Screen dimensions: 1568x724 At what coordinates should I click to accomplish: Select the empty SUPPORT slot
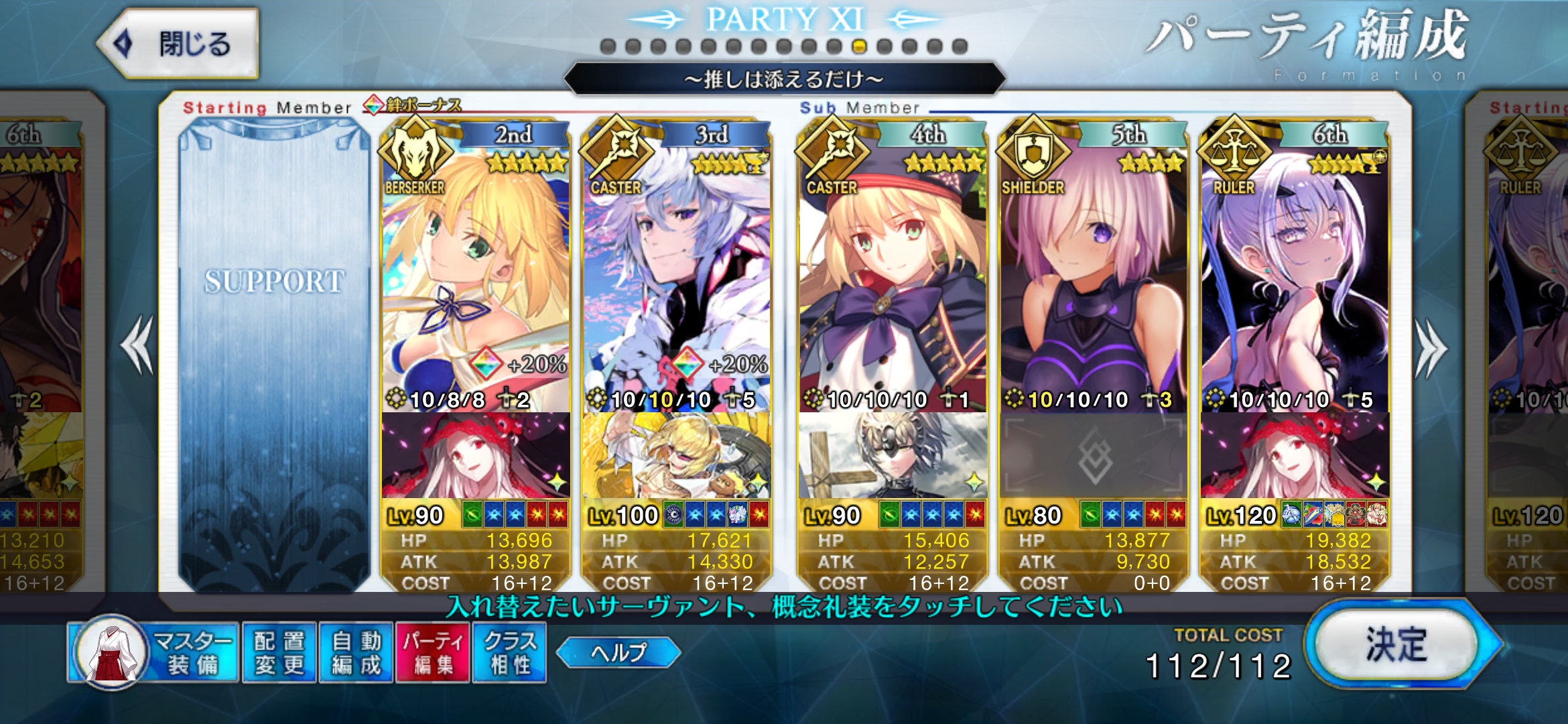coord(274,355)
